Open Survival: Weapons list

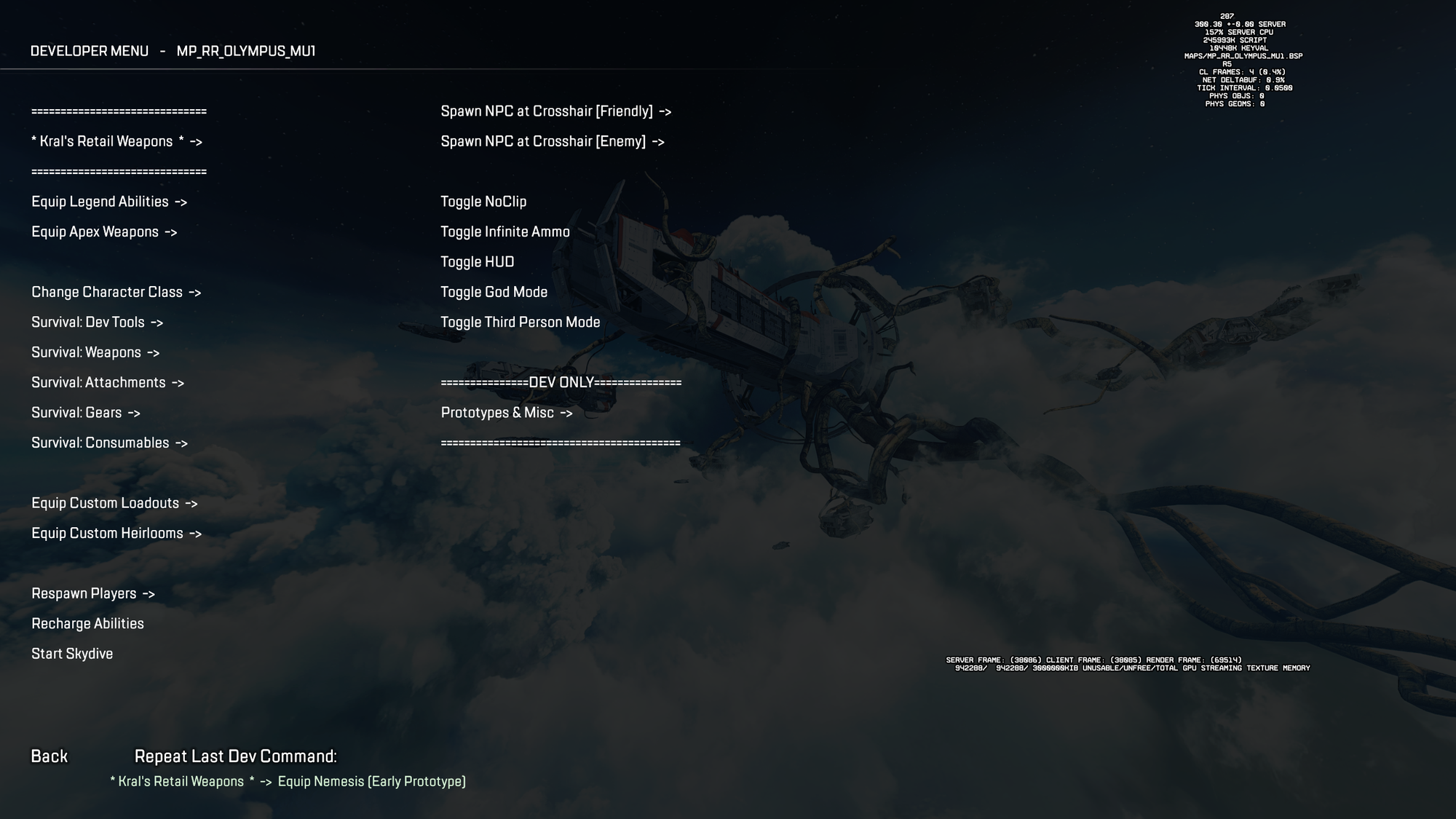95,352
